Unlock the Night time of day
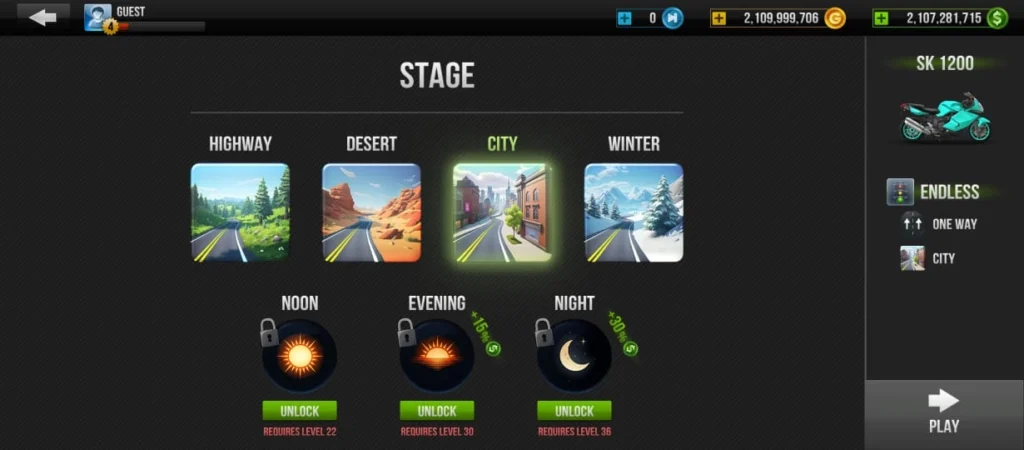The image size is (1024, 450). (574, 411)
